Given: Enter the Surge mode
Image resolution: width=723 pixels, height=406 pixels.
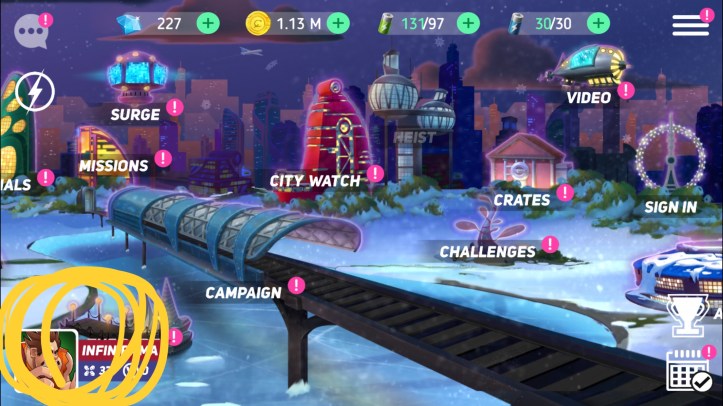Looking at the screenshot, I should click(x=136, y=113).
